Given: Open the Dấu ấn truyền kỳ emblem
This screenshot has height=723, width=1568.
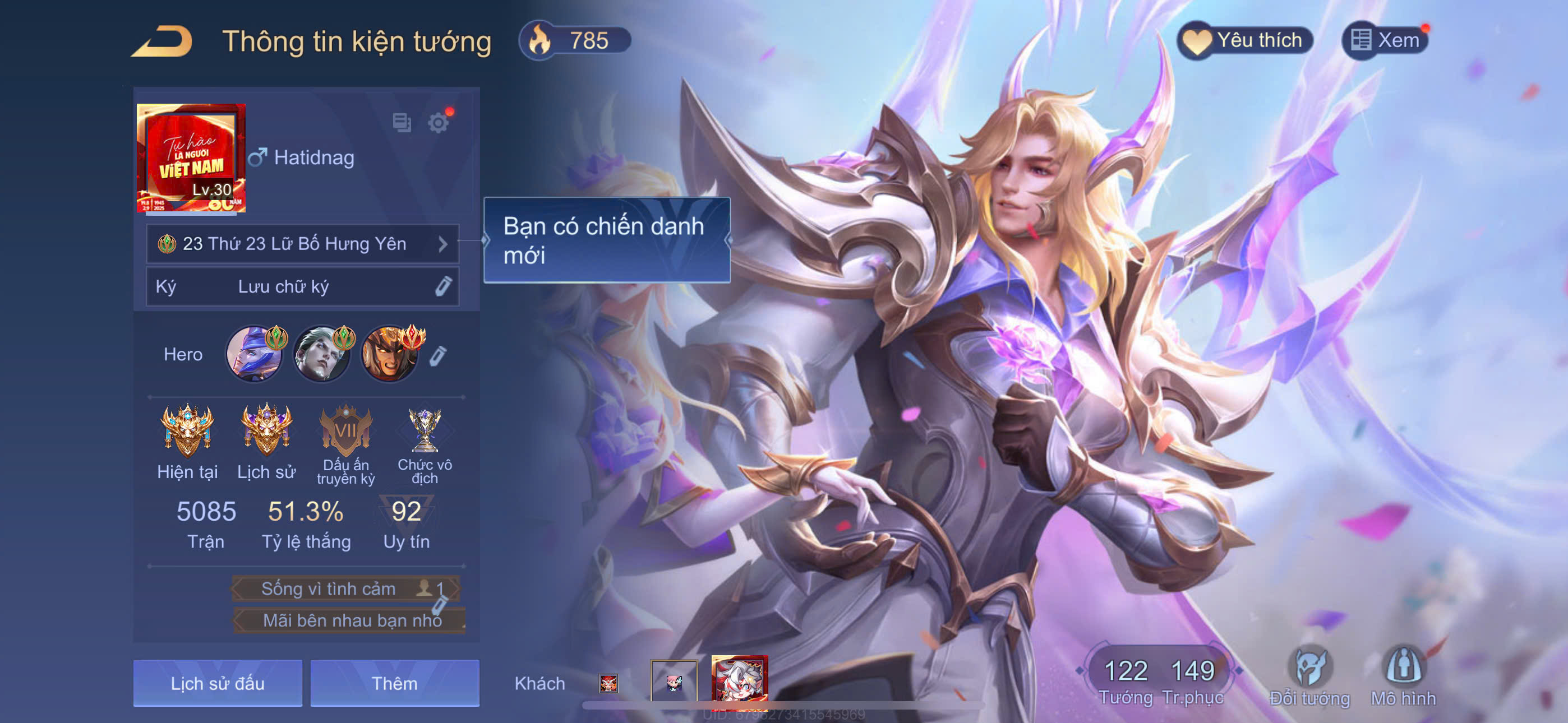Looking at the screenshot, I should (x=346, y=430).
